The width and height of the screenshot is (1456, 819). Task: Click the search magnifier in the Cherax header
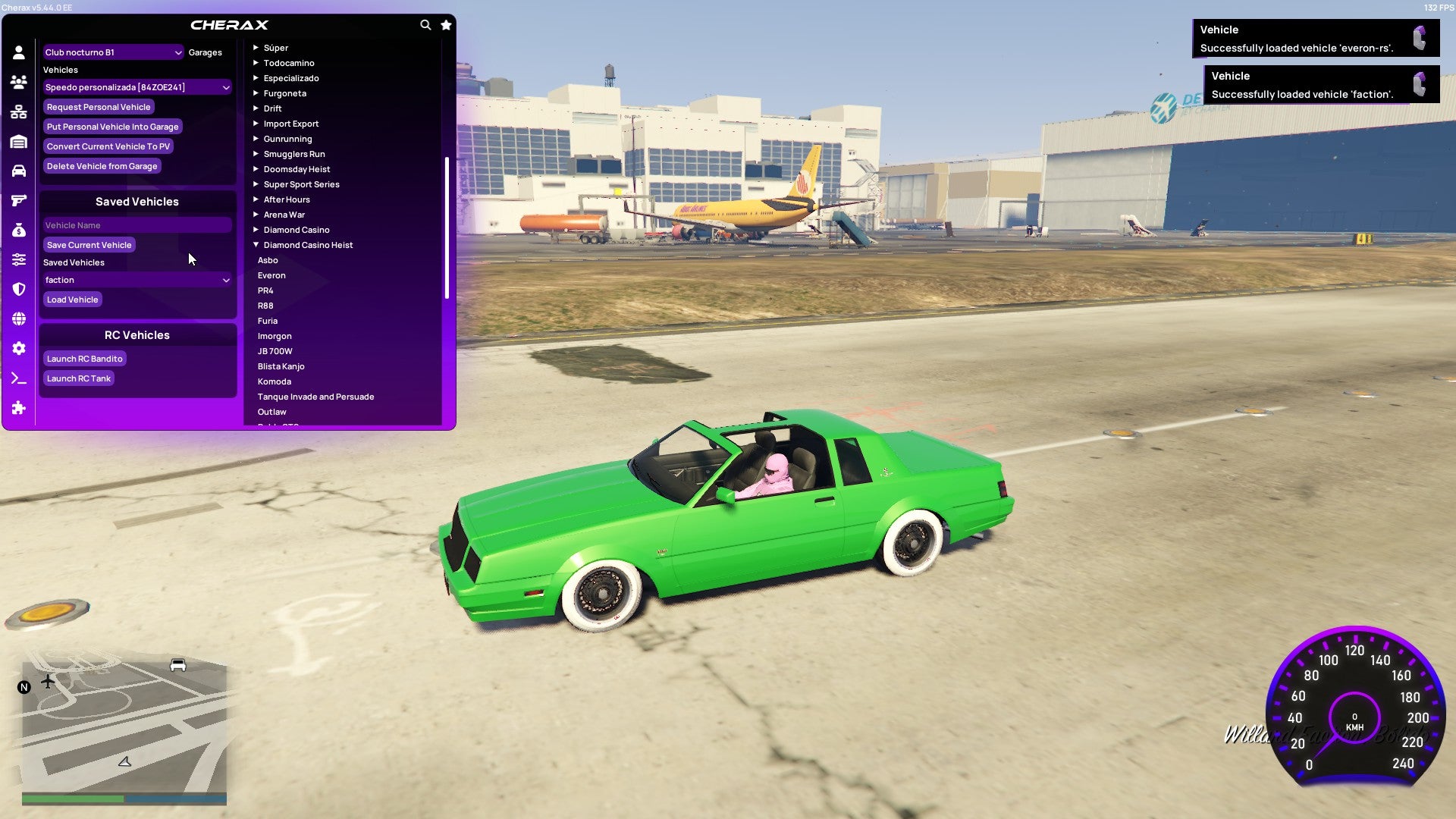tap(425, 25)
